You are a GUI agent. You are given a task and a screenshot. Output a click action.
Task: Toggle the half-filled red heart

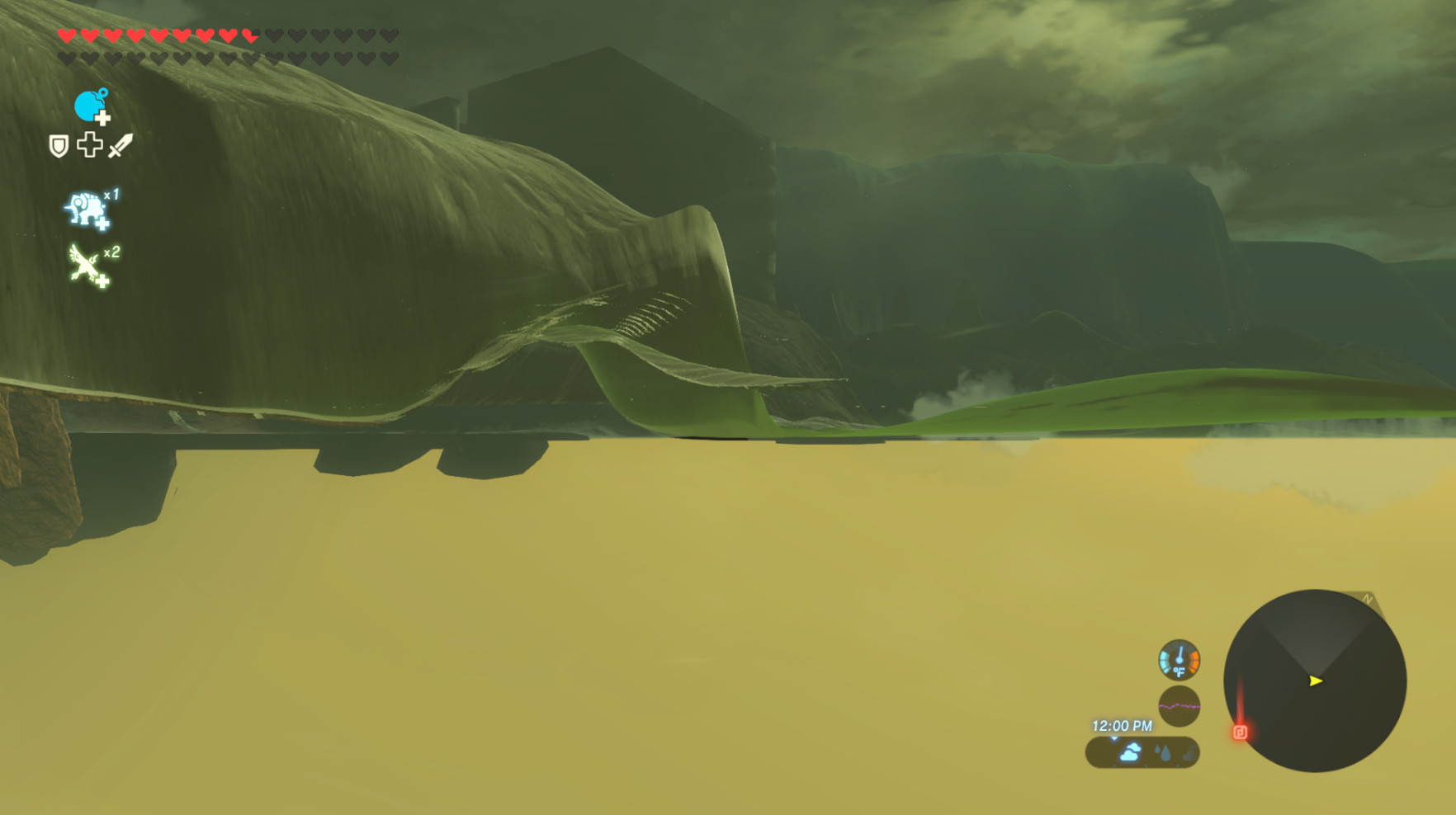coord(249,36)
